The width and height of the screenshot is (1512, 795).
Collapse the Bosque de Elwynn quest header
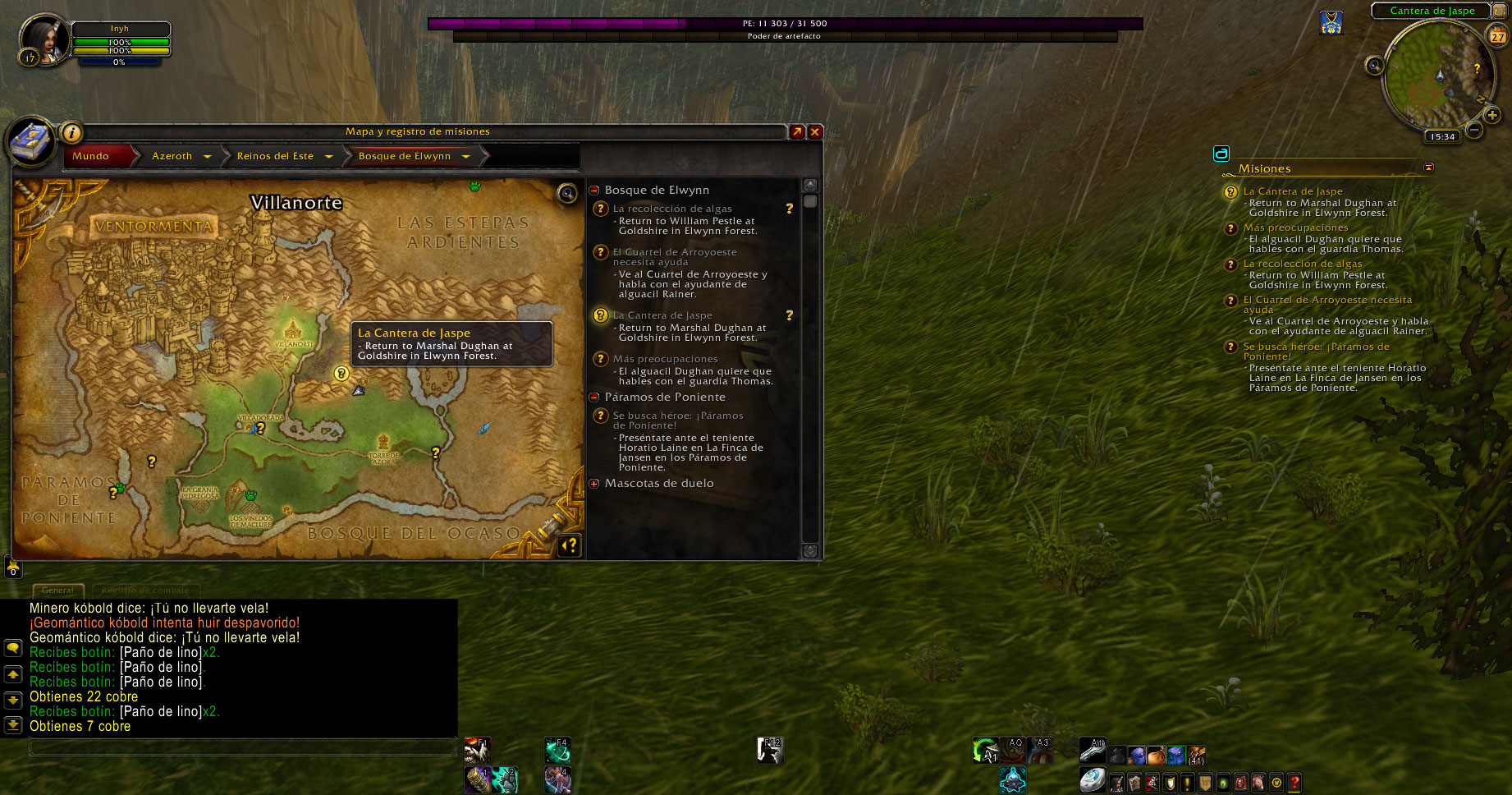click(x=594, y=190)
